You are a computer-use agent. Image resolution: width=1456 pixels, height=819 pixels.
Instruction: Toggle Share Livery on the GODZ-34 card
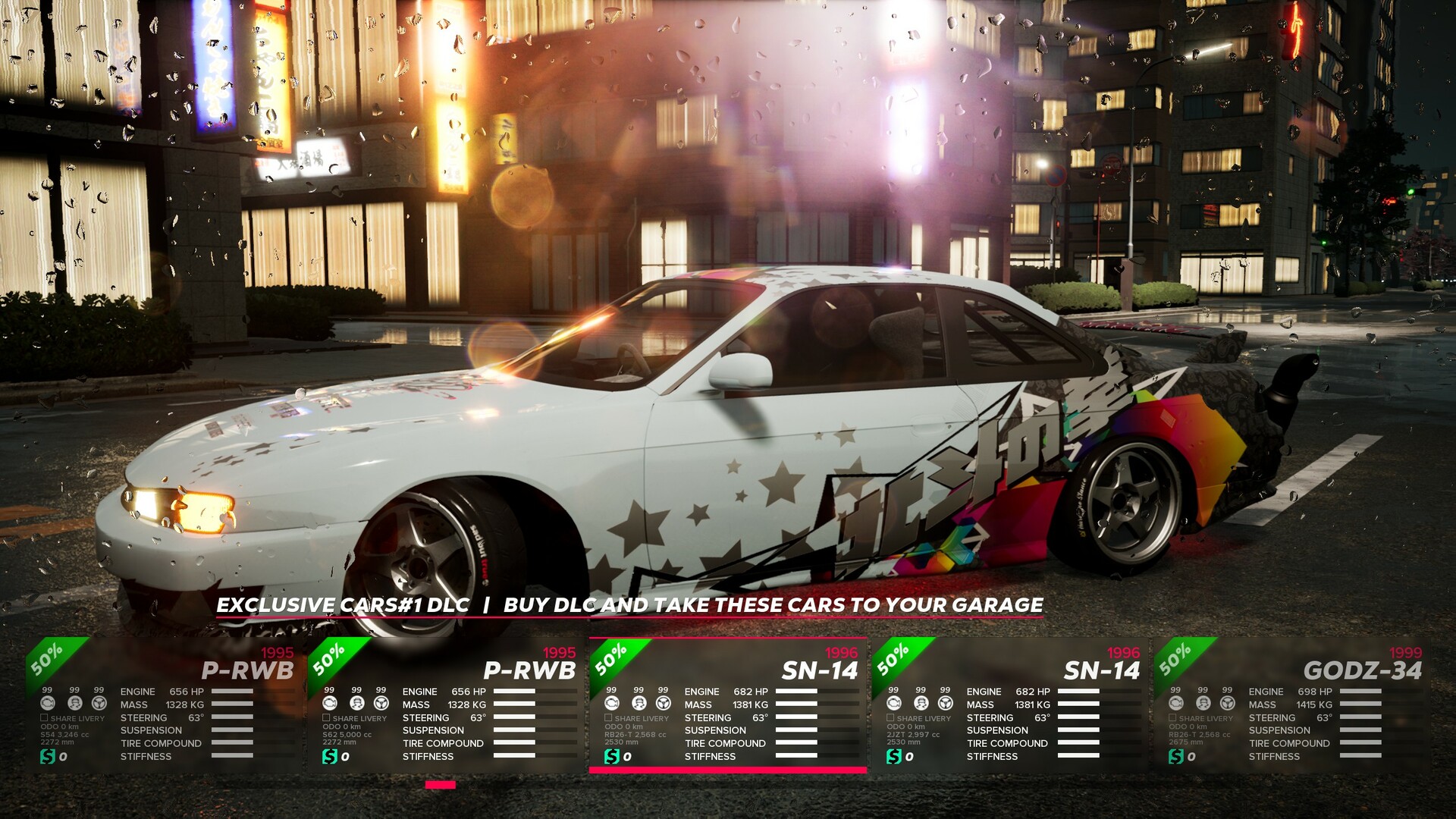1172,717
